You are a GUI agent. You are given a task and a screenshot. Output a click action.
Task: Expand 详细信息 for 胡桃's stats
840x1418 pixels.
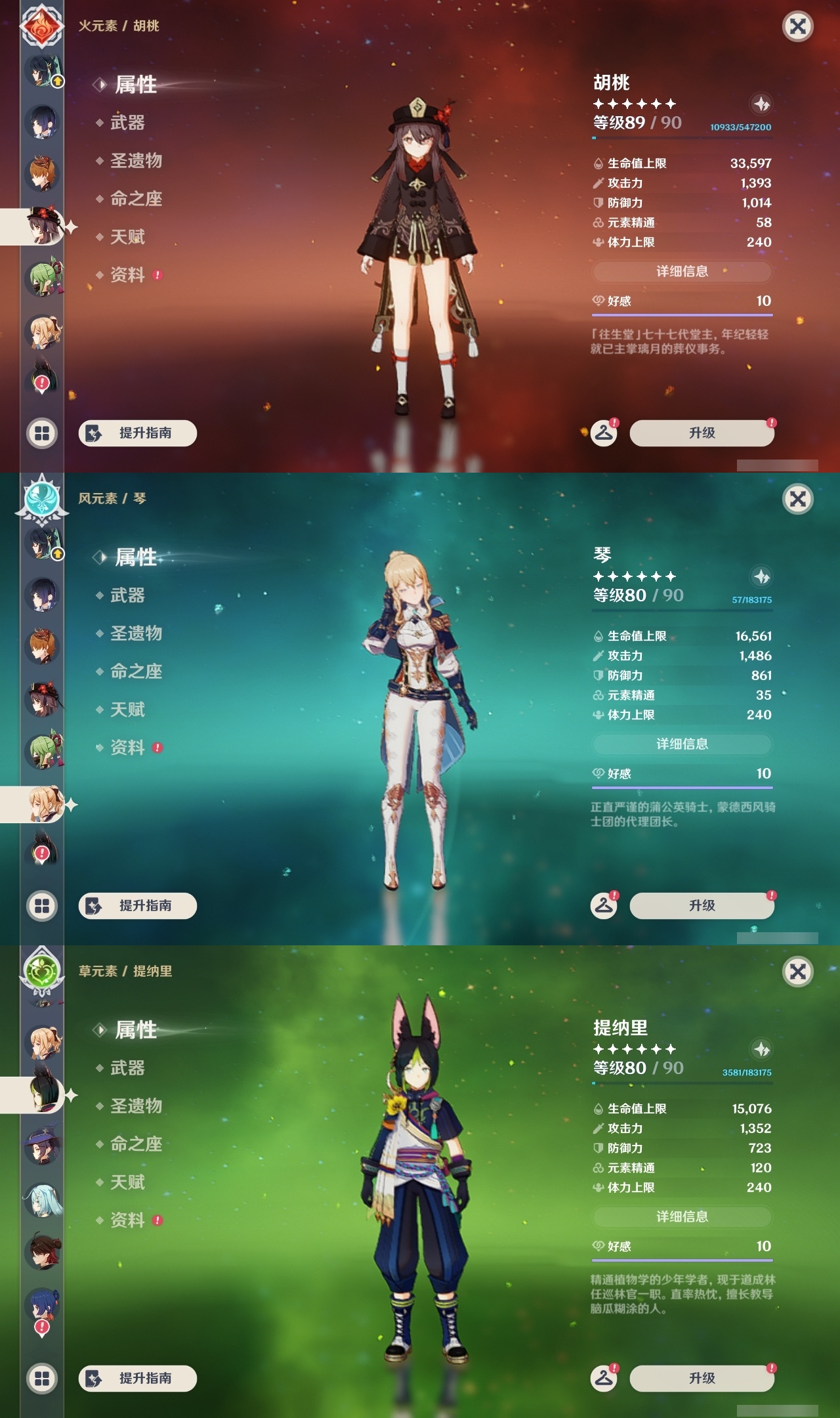682,272
